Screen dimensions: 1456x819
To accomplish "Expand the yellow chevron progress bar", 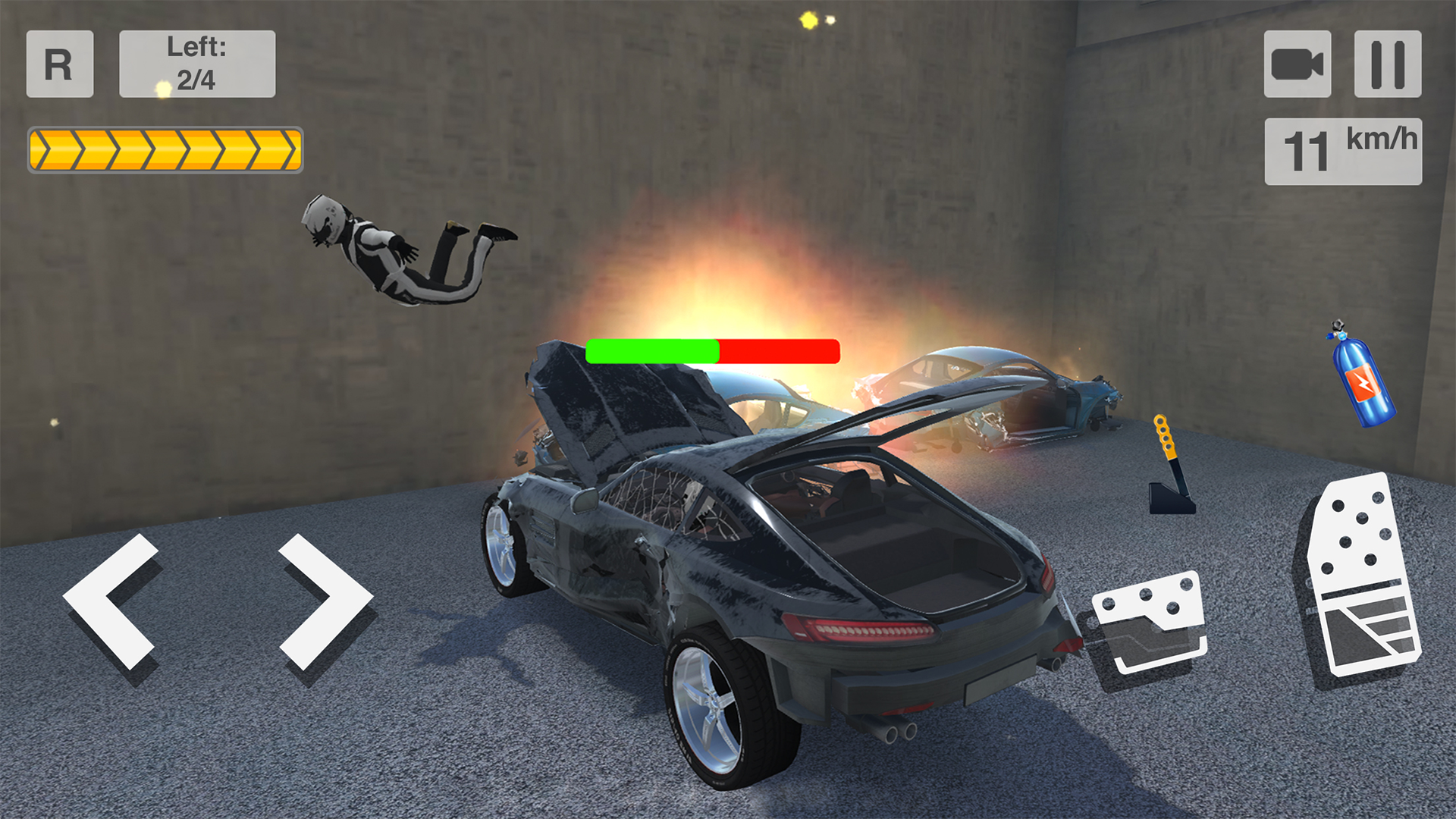I will click(165, 148).
